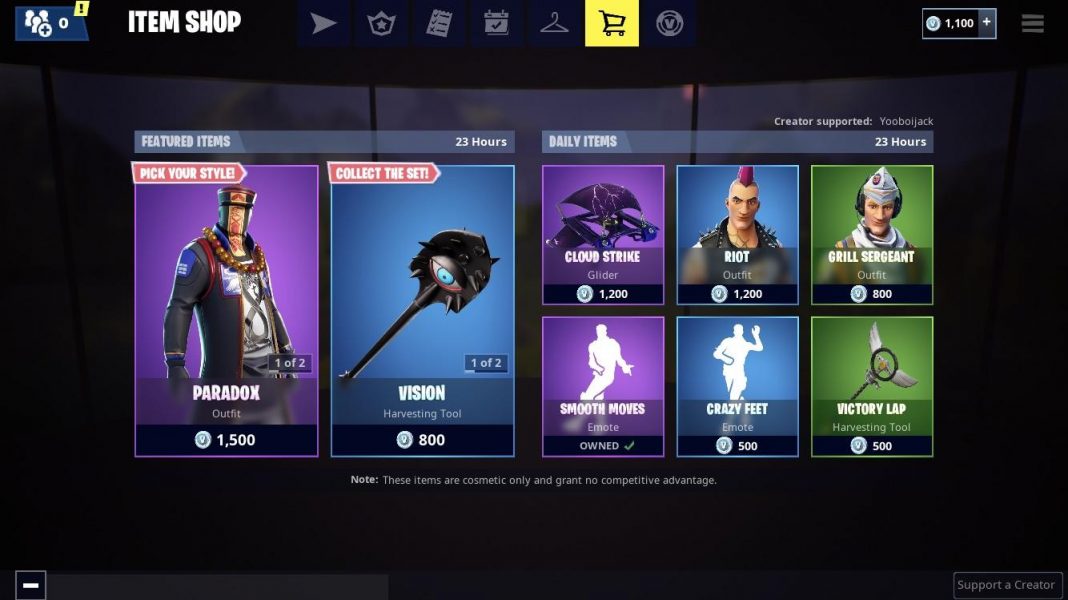Select the Paradox outfit
This screenshot has height=600, width=1068.
coord(226,310)
